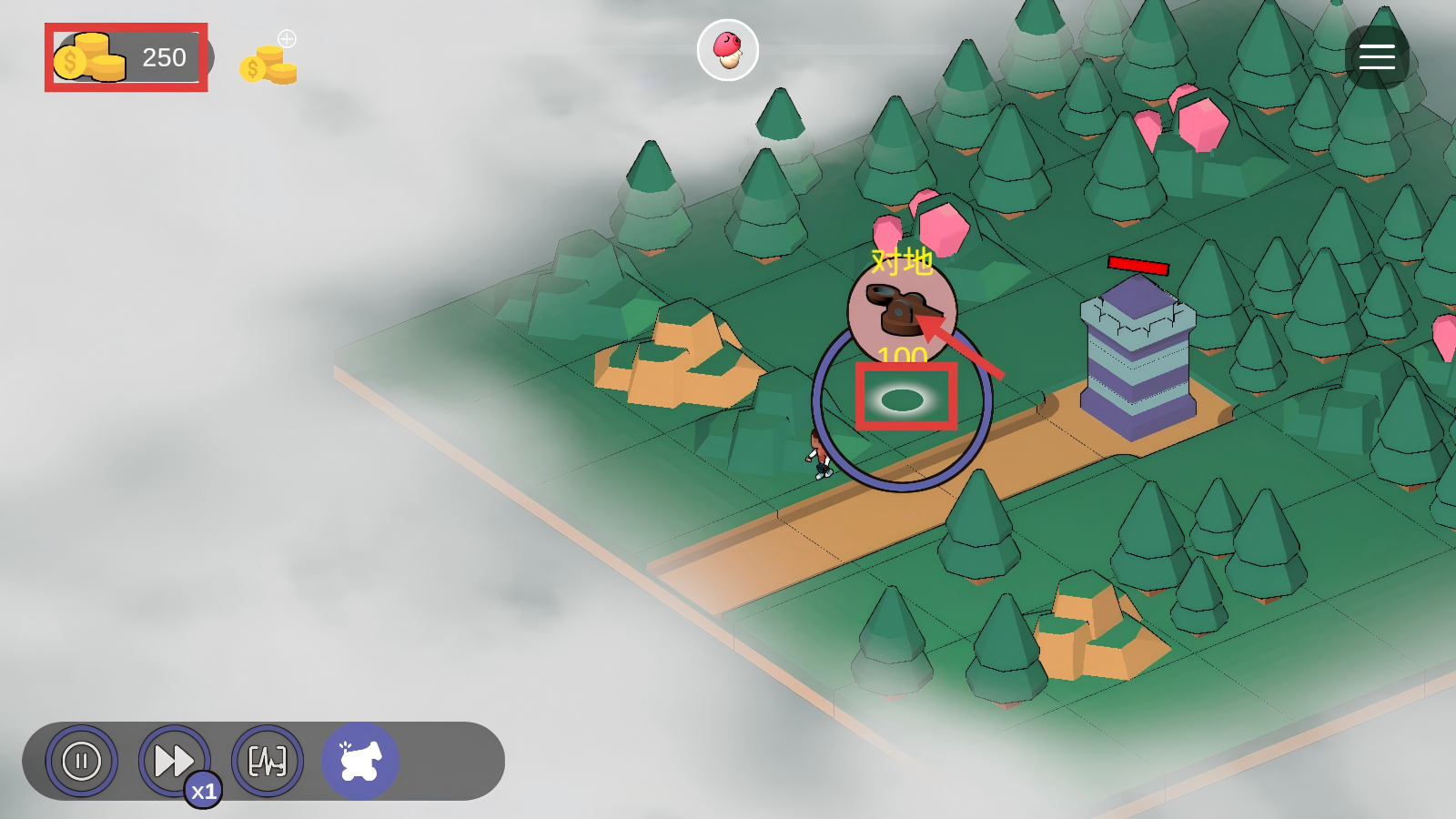The height and width of the screenshot is (819, 1456).
Task: Click the heartbeat wave monitor button
Action: pos(268,761)
